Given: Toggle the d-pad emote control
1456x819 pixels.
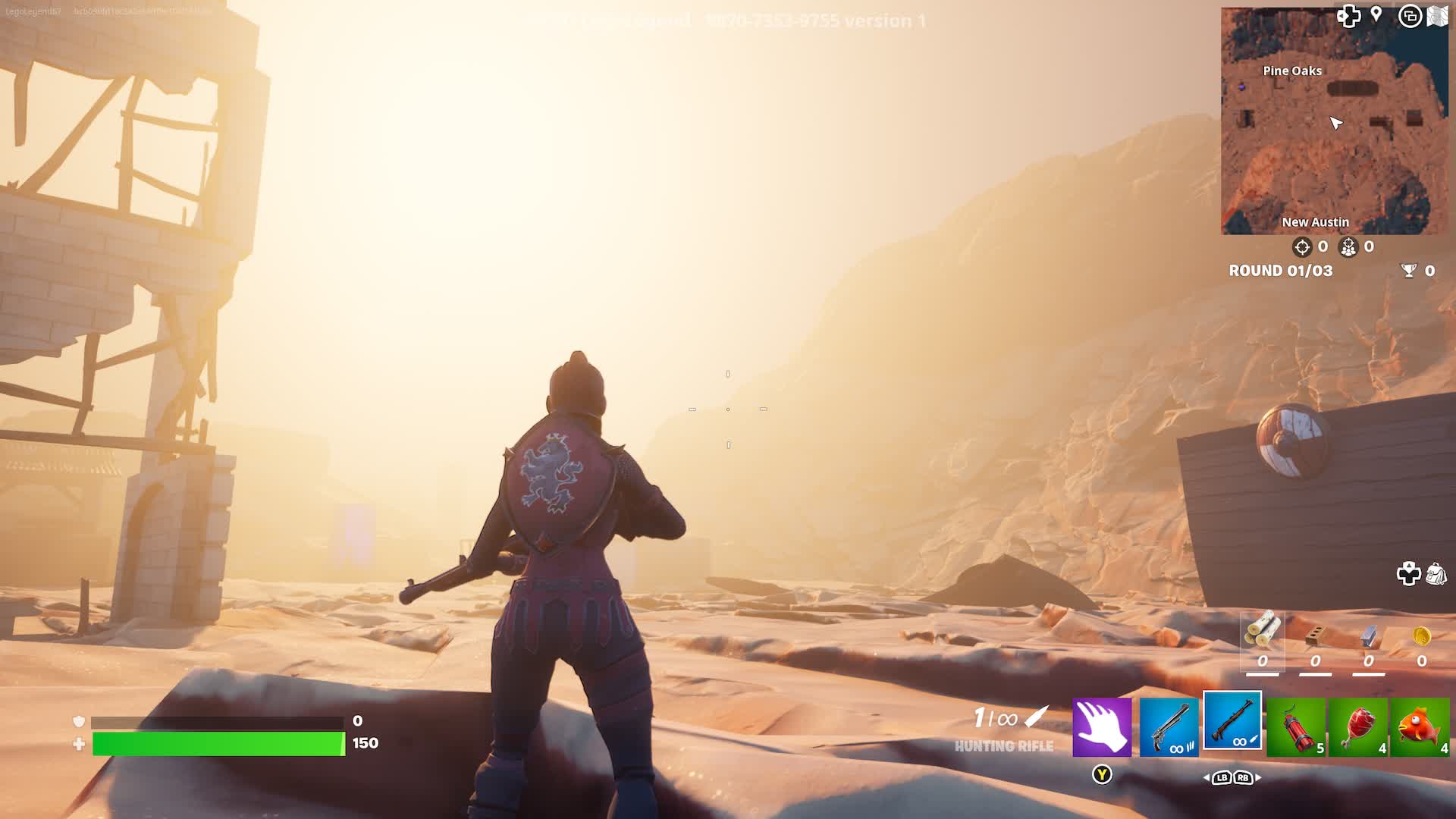Looking at the screenshot, I should pyautogui.click(x=1348, y=16).
